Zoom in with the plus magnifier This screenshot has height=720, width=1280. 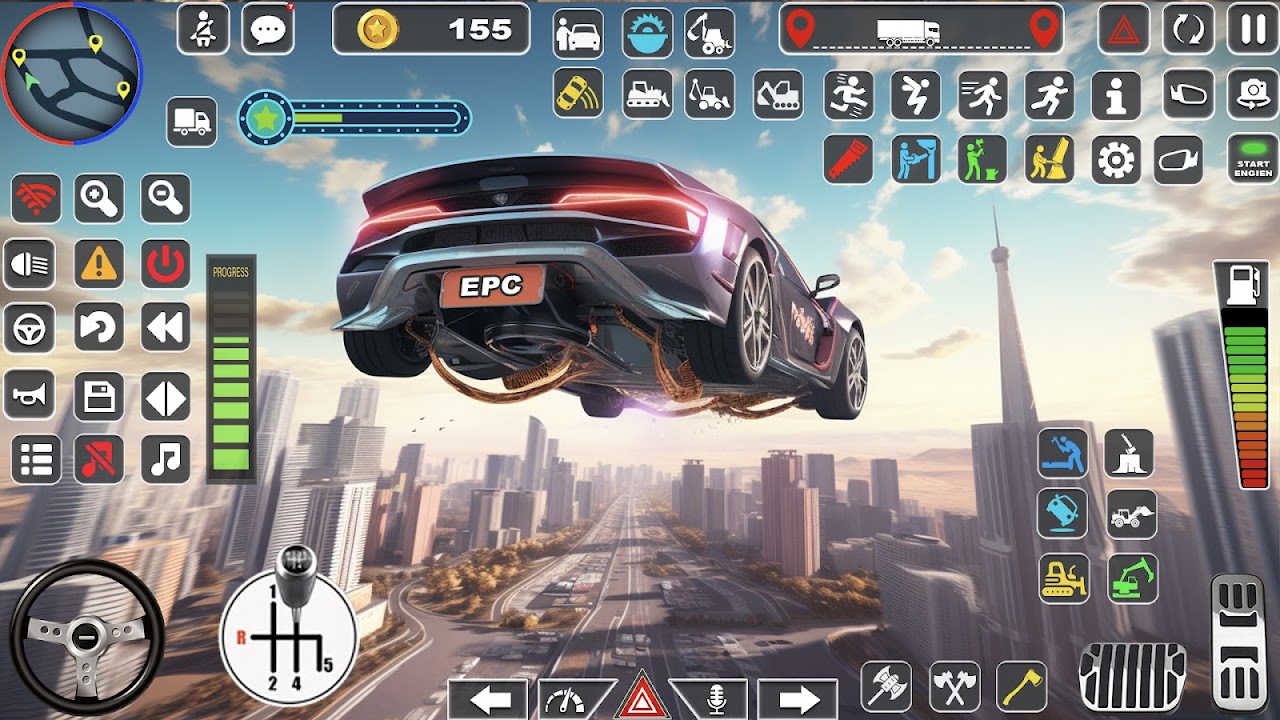pos(99,199)
